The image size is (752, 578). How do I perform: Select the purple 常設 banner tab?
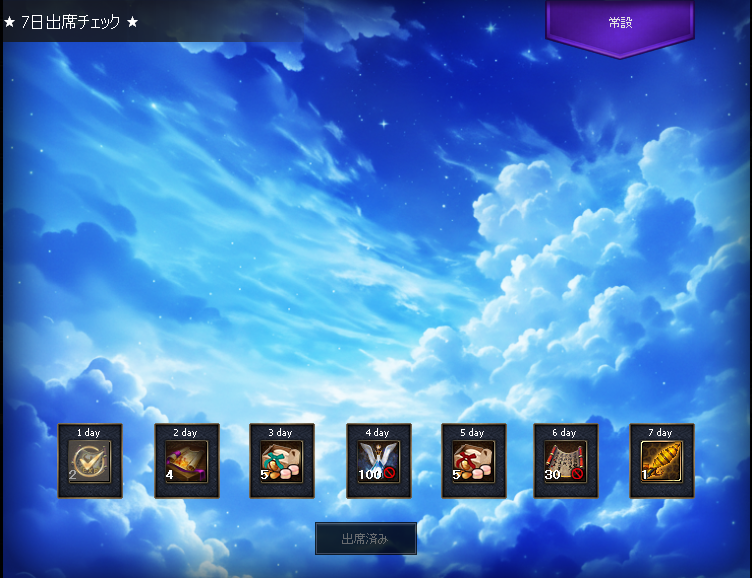[620, 24]
